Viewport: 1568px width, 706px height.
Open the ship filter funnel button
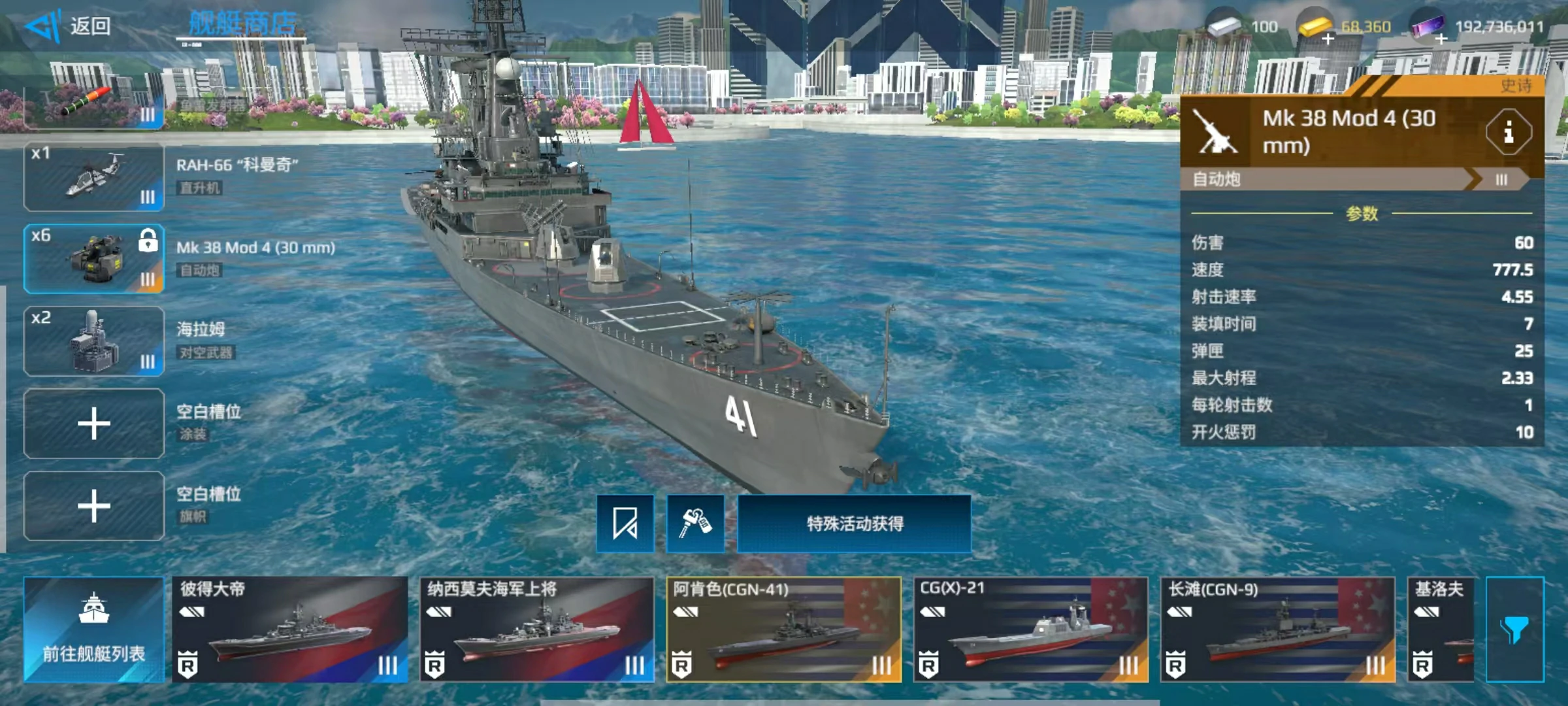[x=1514, y=630]
